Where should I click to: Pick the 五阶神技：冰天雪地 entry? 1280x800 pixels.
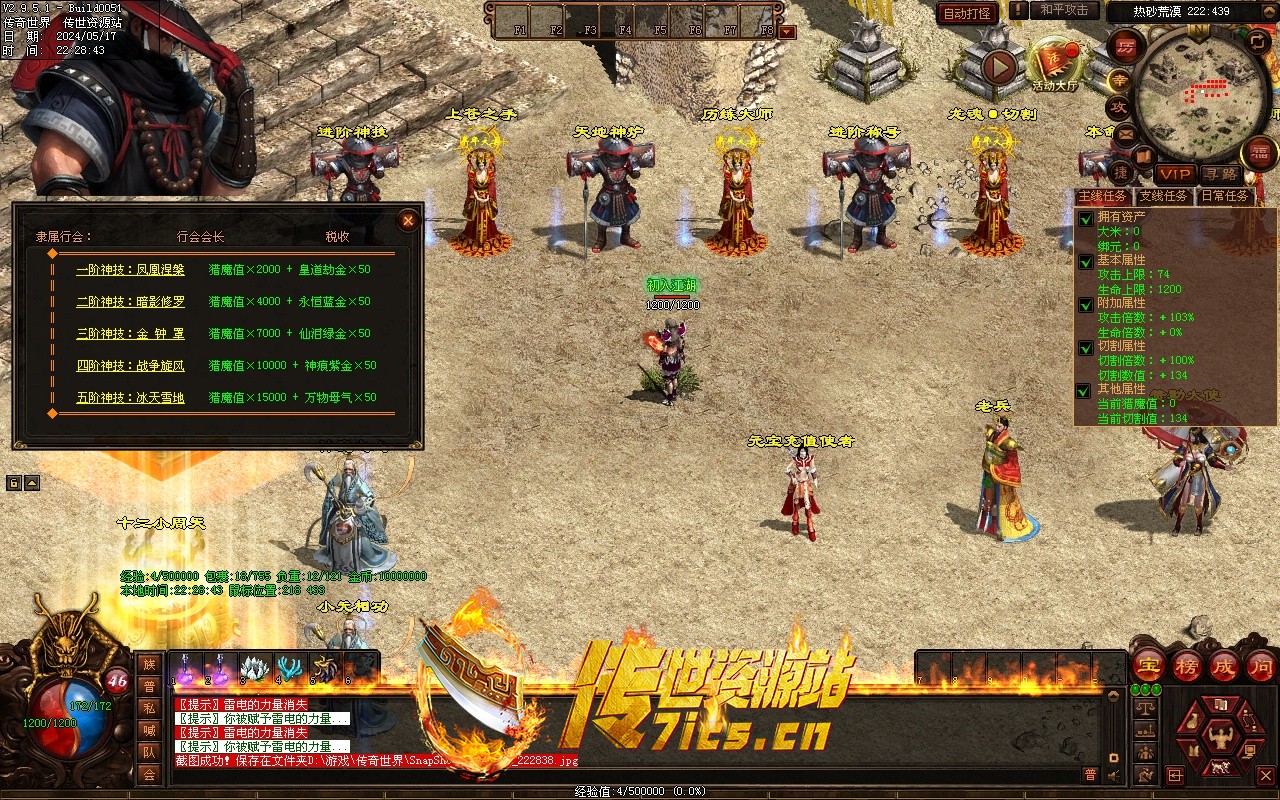(x=130, y=398)
